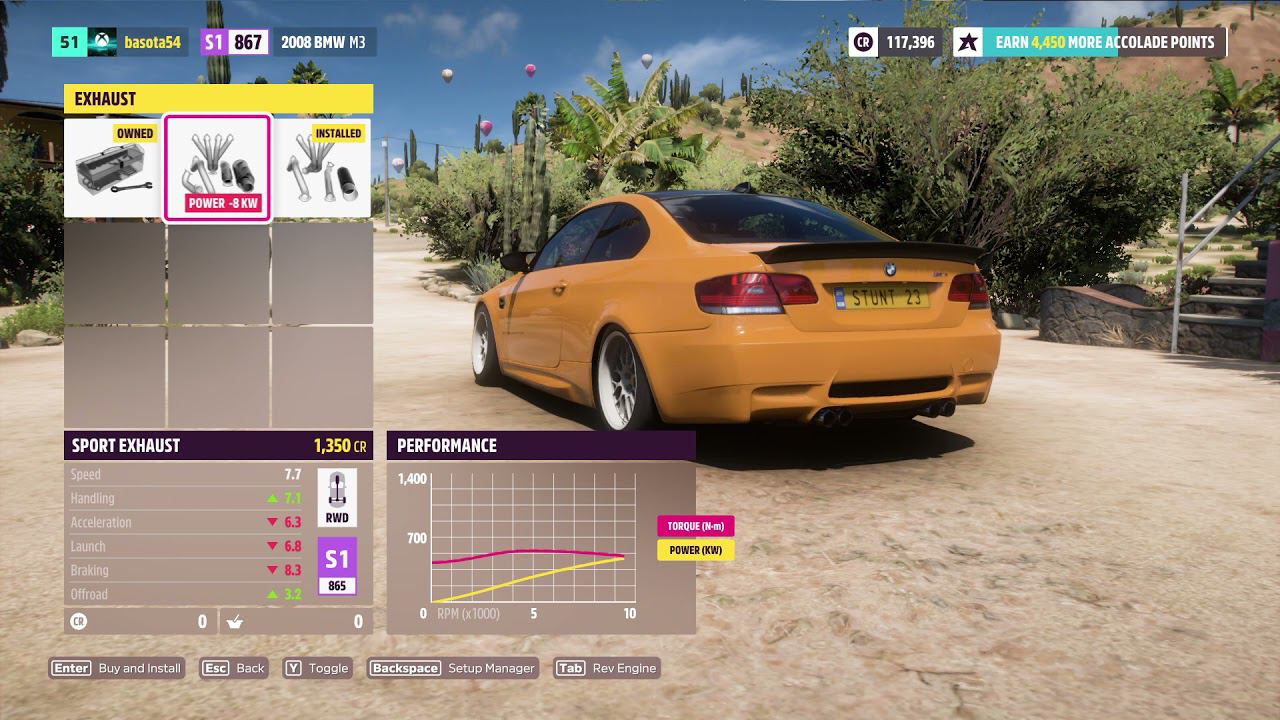Click the Toggle option in the footer

pos(317,668)
